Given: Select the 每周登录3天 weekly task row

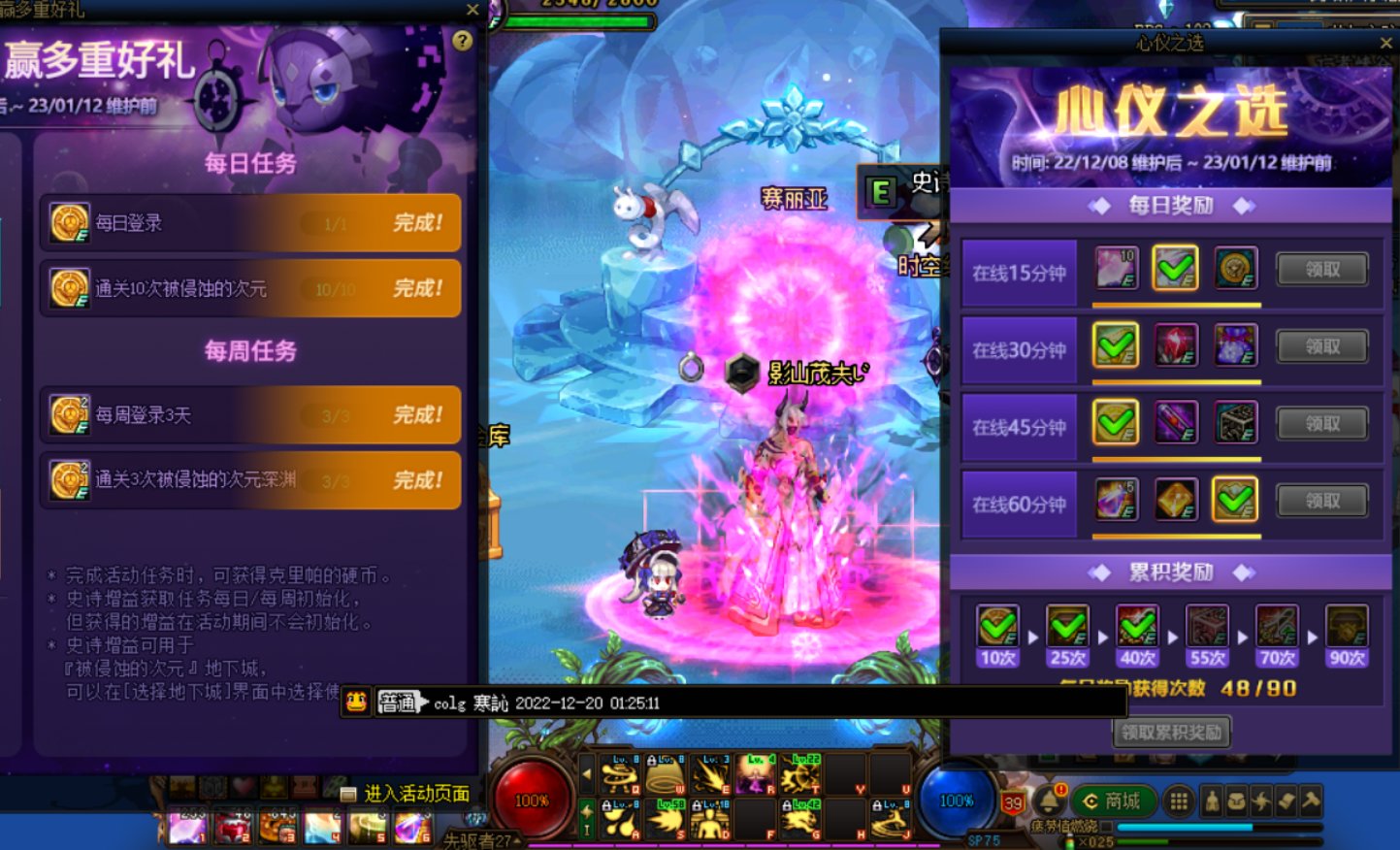Looking at the screenshot, I should [x=250, y=415].
